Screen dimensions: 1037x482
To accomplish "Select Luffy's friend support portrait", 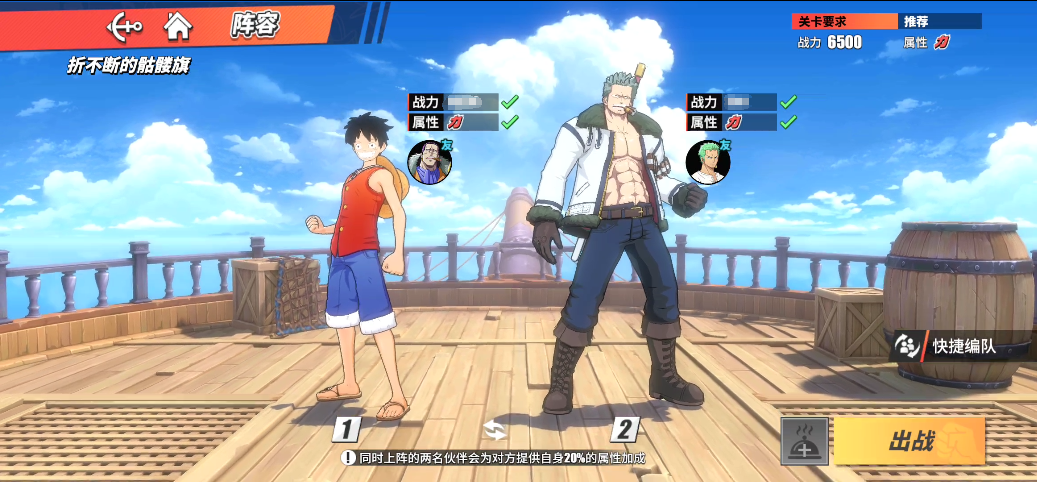I will (x=430, y=161).
